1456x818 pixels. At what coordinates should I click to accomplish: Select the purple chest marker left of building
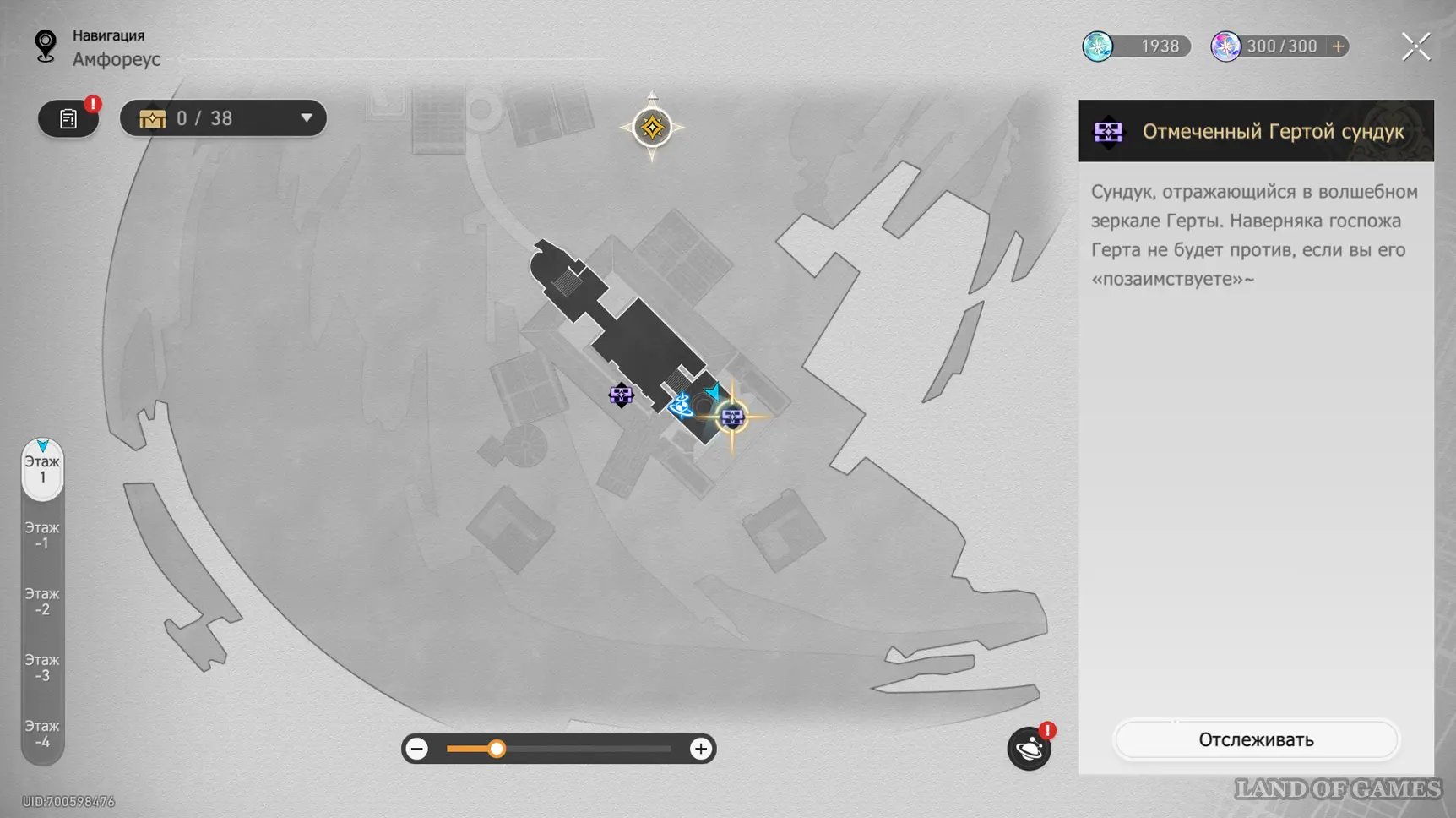pyautogui.click(x=621, y=395)
